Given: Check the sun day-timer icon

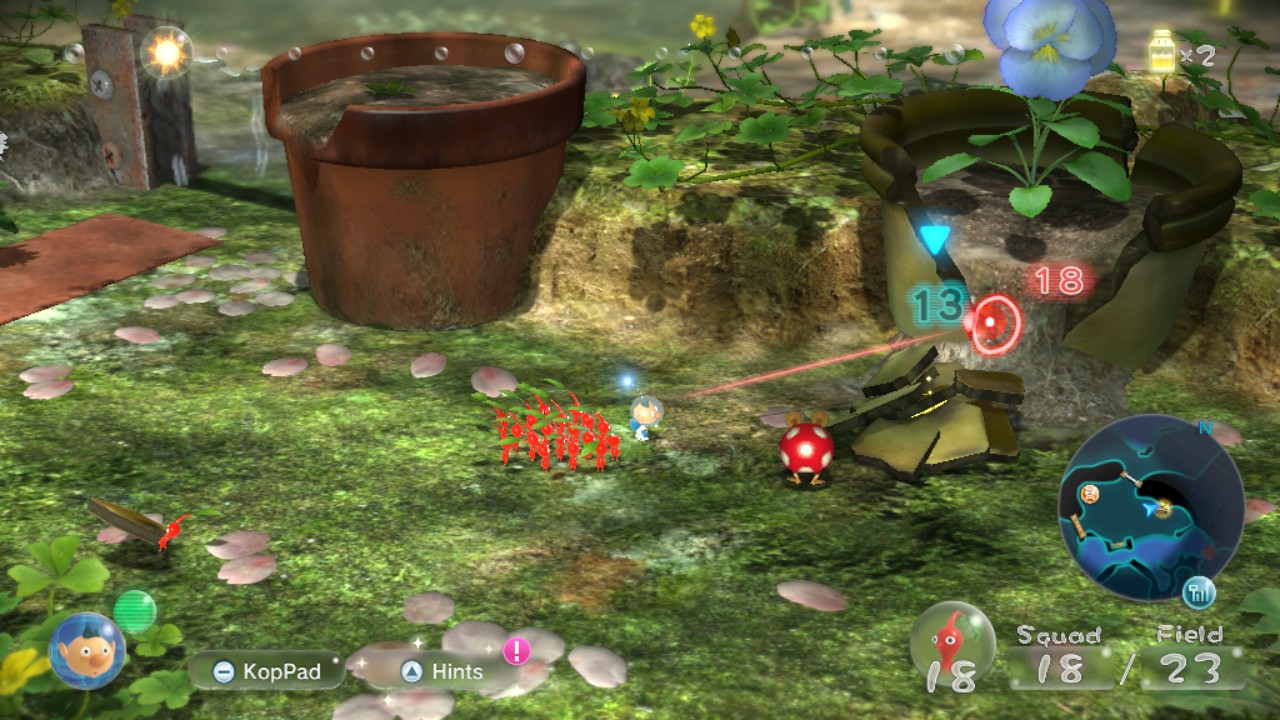Looking at the screenshot, I should (x=166, y=51).
